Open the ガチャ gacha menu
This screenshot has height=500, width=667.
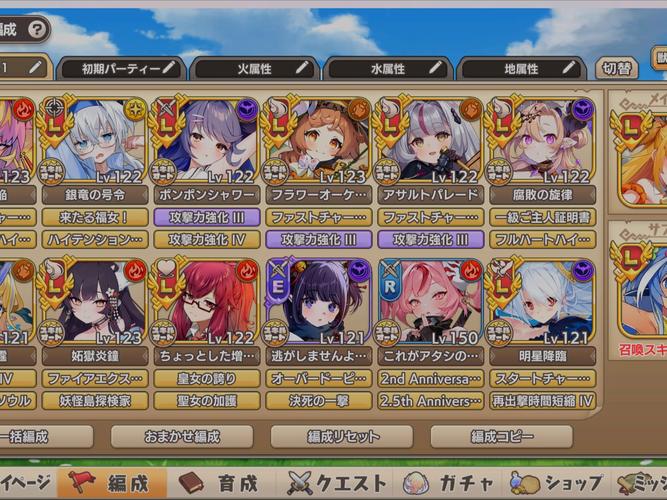pos(452,484)
